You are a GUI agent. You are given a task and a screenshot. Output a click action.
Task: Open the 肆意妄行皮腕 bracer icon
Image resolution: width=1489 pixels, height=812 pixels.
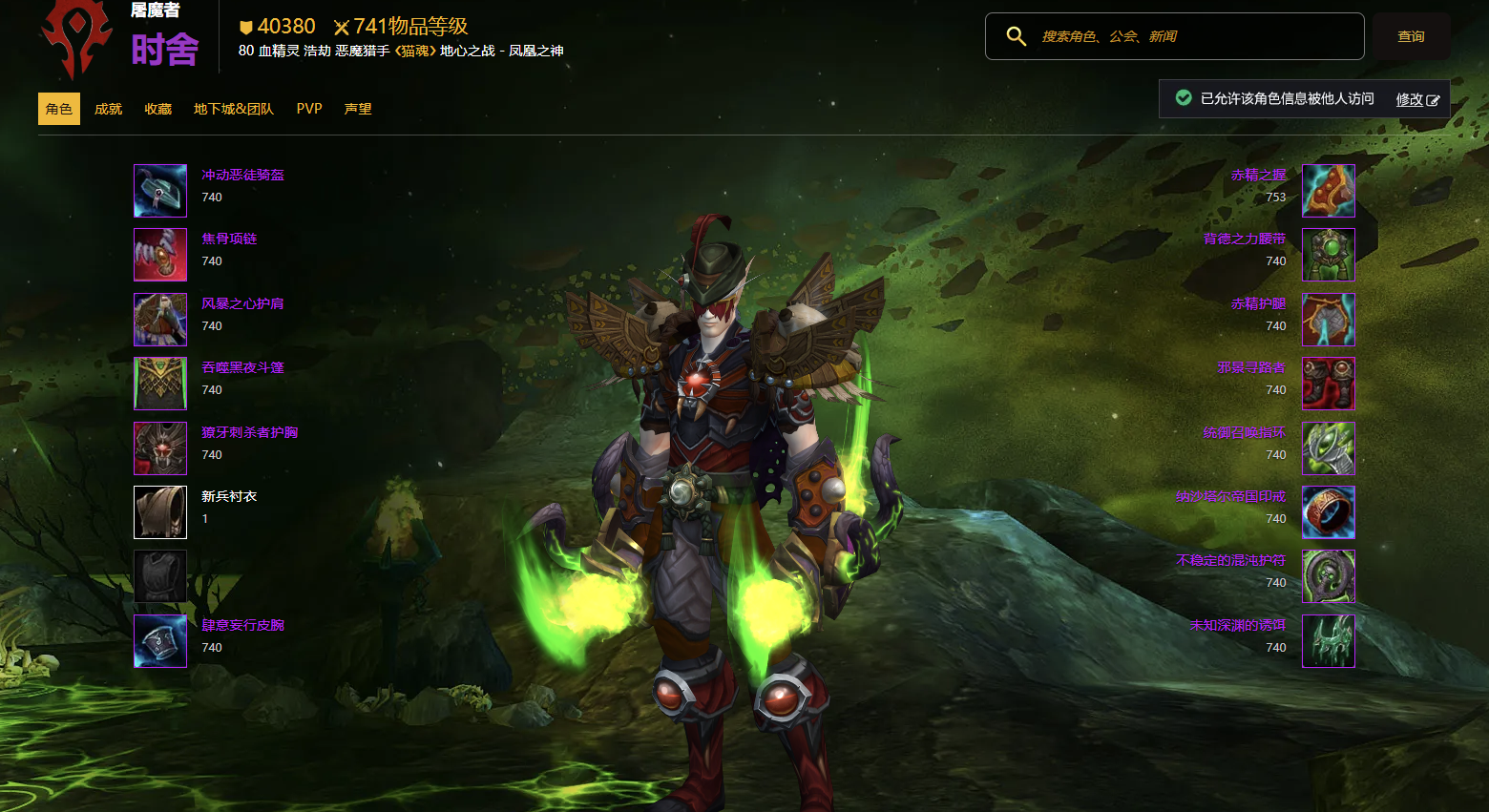[160, 641]
